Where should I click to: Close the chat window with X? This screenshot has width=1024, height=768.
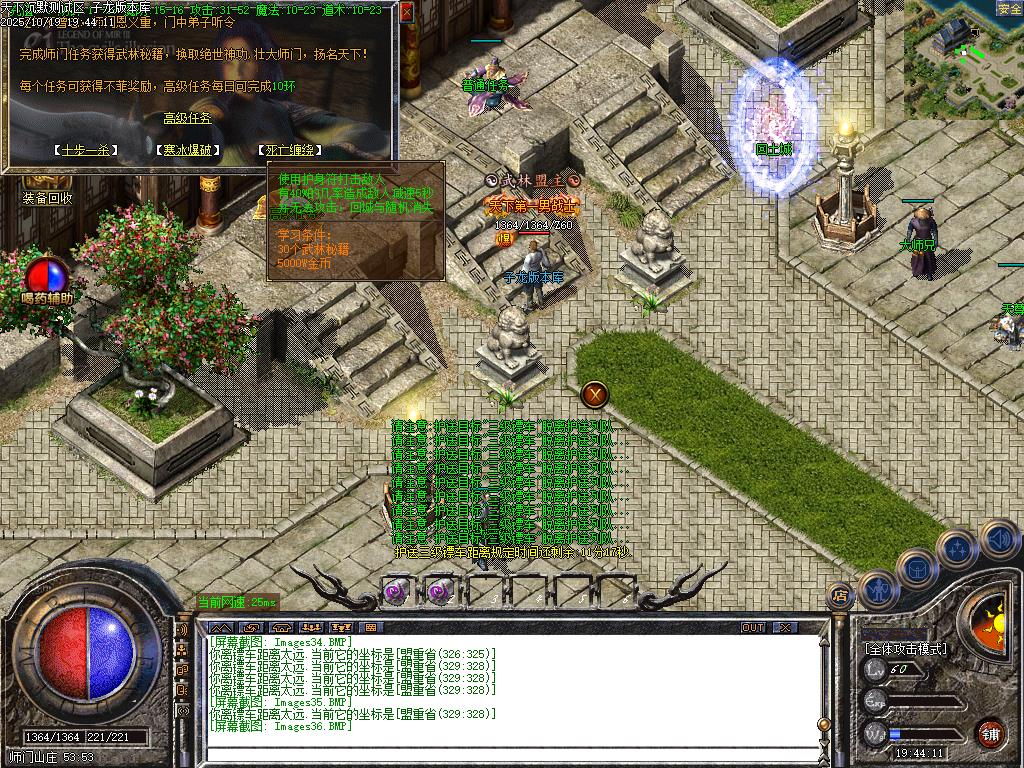tap(785, 627)
